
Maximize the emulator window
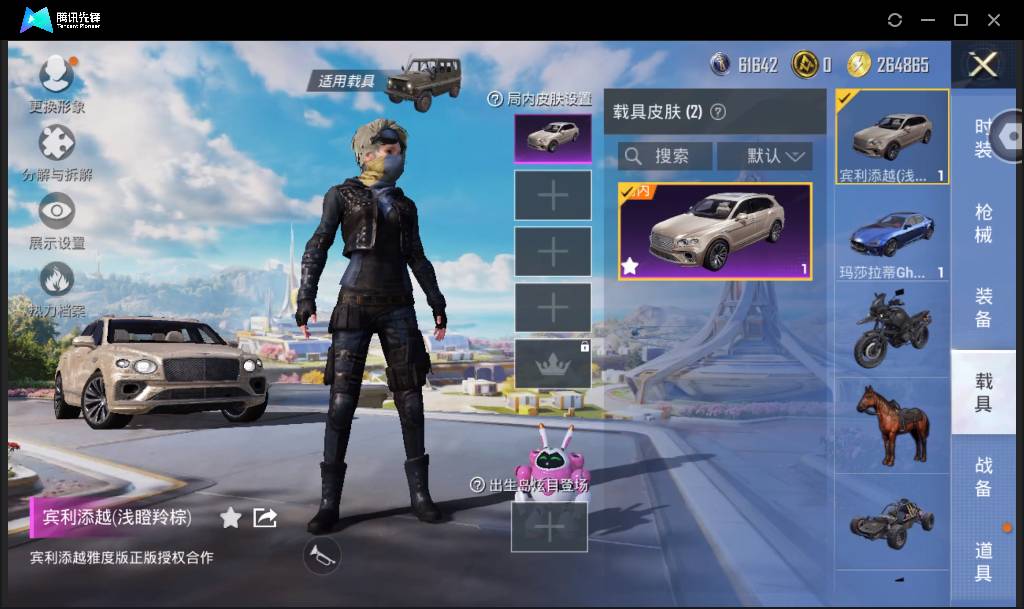tap(961, 20)
